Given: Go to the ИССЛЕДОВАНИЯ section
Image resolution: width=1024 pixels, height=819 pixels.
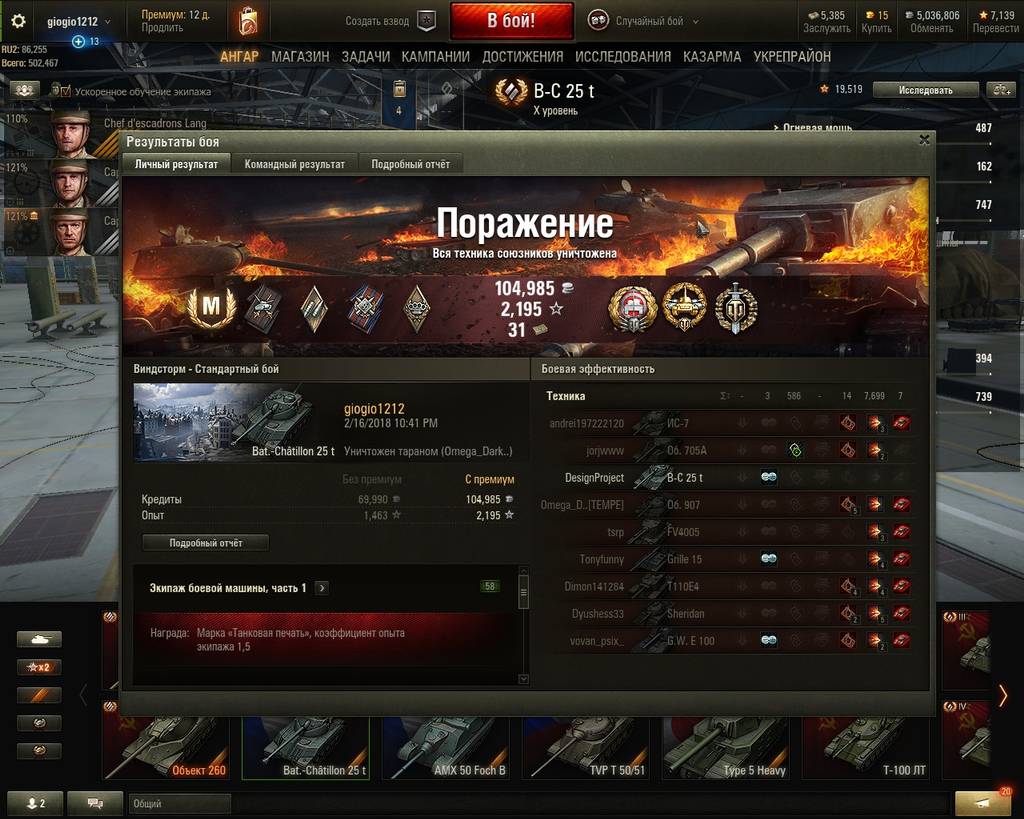Looking at the screenshot, I should click(x=623, y=57).
